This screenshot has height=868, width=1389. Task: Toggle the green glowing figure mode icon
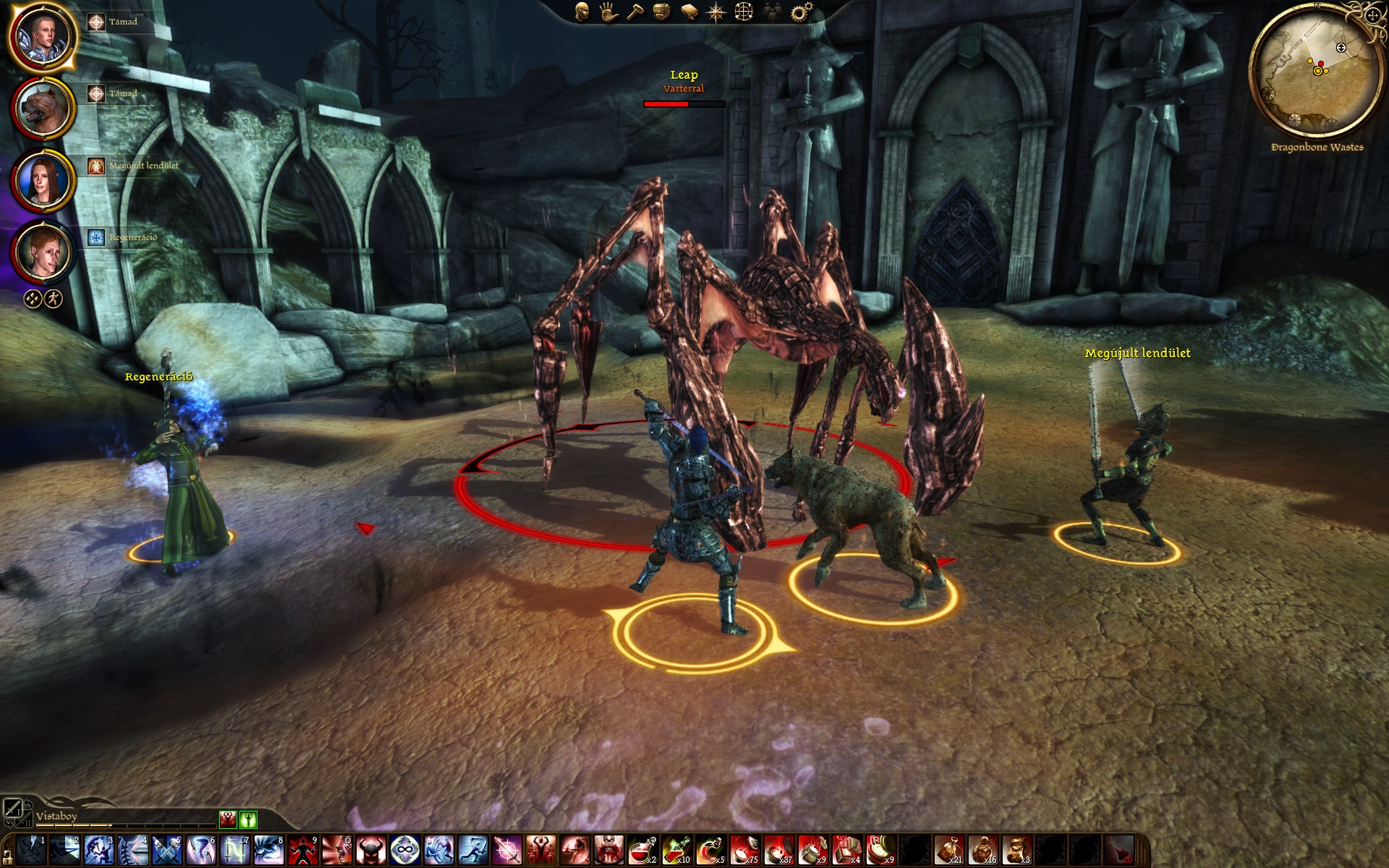(x=247, y=820)
